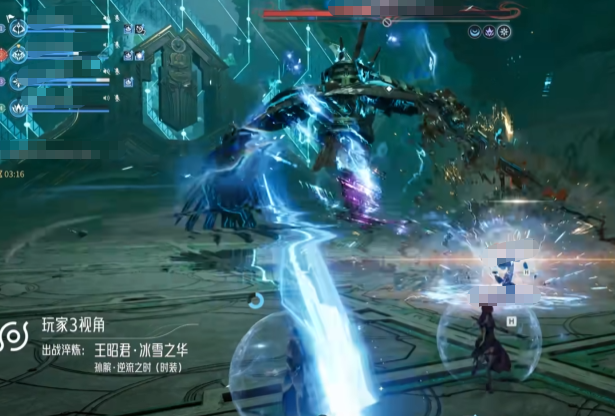
Task: Select the crown-emblem party member portrait
Action: (18, 108)
